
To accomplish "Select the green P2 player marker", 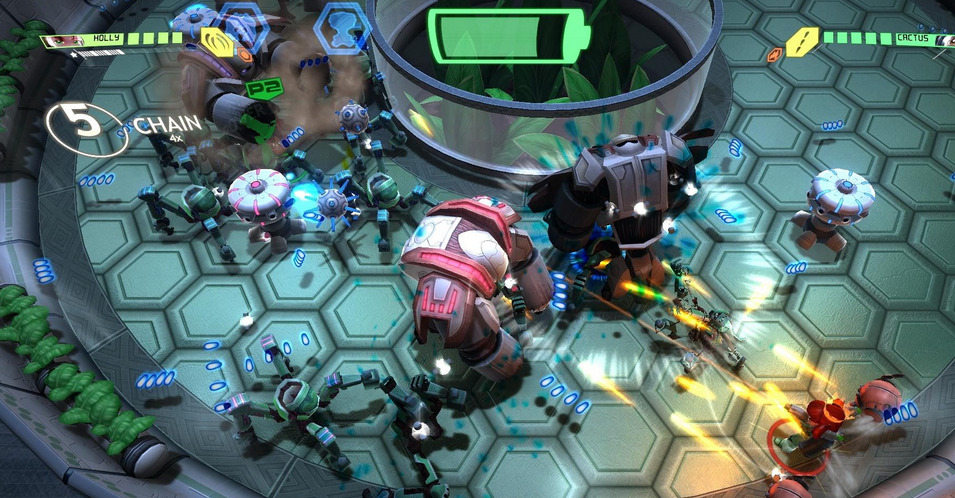I will pyautogui.click(x=260, y=88).
